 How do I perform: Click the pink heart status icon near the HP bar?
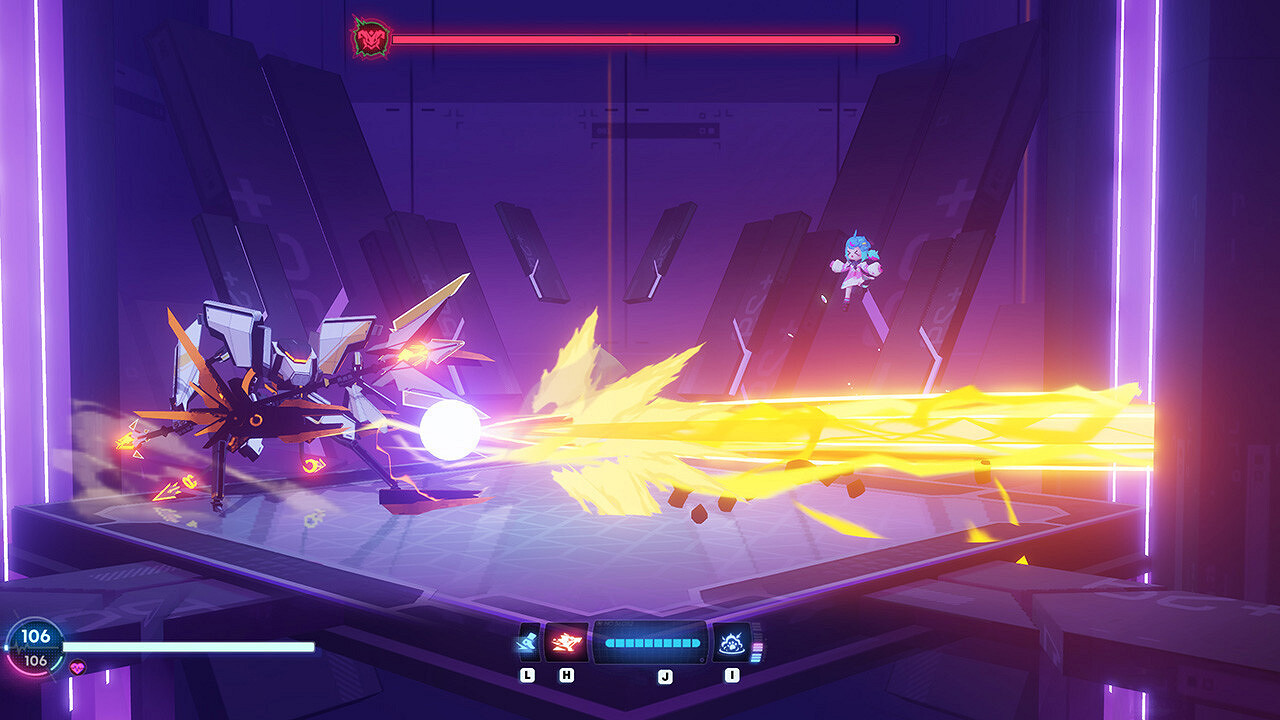click(x=78, y=667)
